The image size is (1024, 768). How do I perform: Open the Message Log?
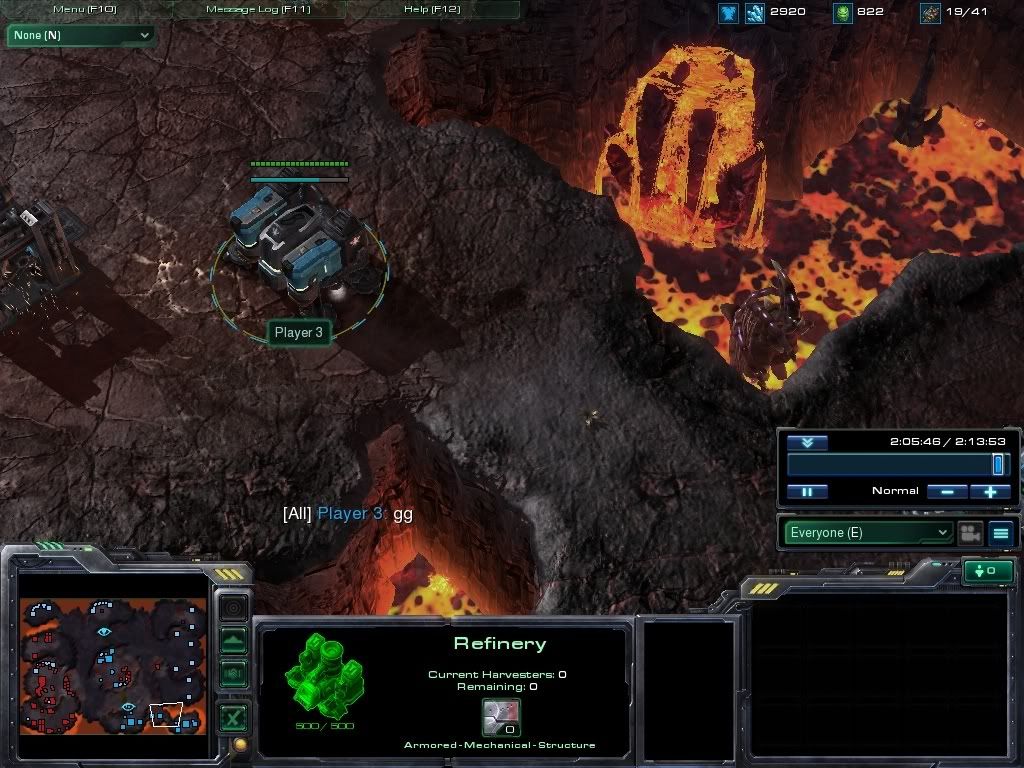258,10
